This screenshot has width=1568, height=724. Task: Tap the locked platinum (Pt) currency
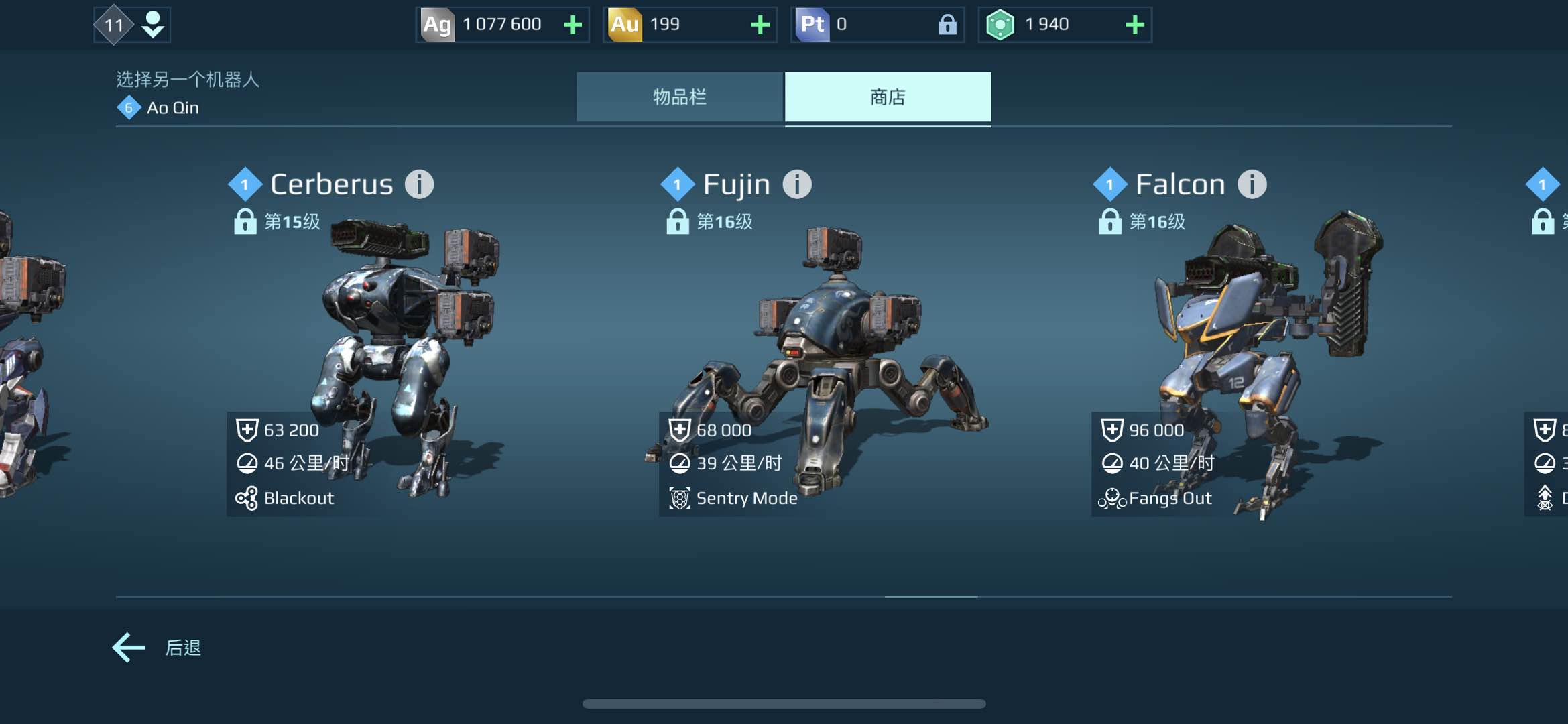[x=877, y=25]
